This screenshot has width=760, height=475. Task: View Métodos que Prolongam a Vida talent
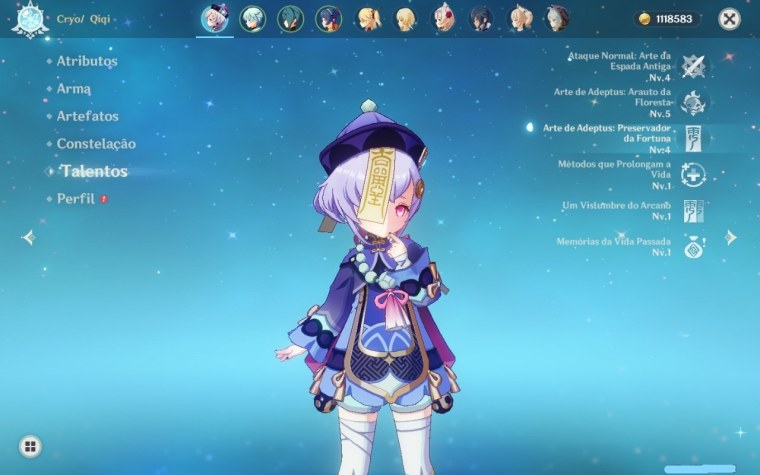[693, 174]
